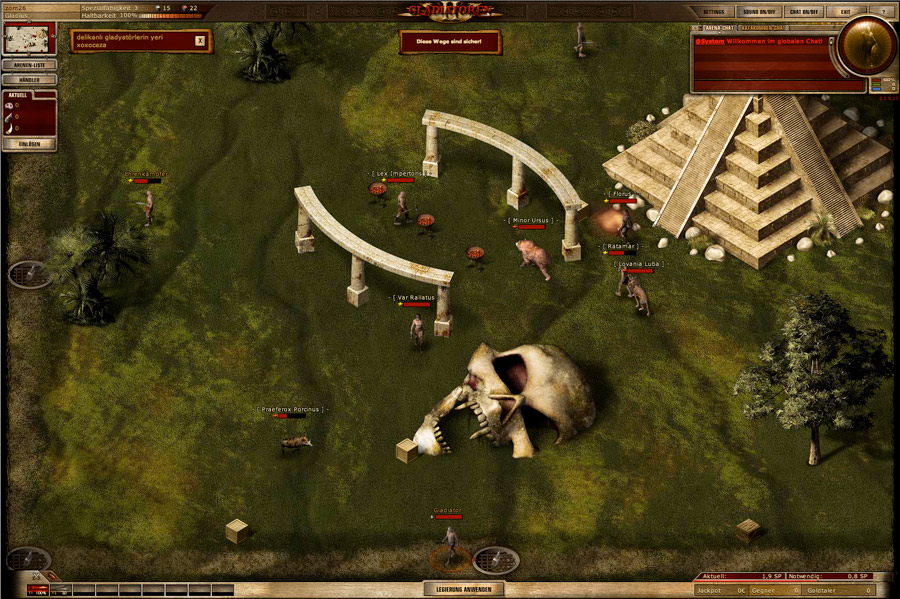The image size is (900, 599).
Task: Toggle the Chat On/Off button
Action: pyautogui.click(x=805, y=10)
